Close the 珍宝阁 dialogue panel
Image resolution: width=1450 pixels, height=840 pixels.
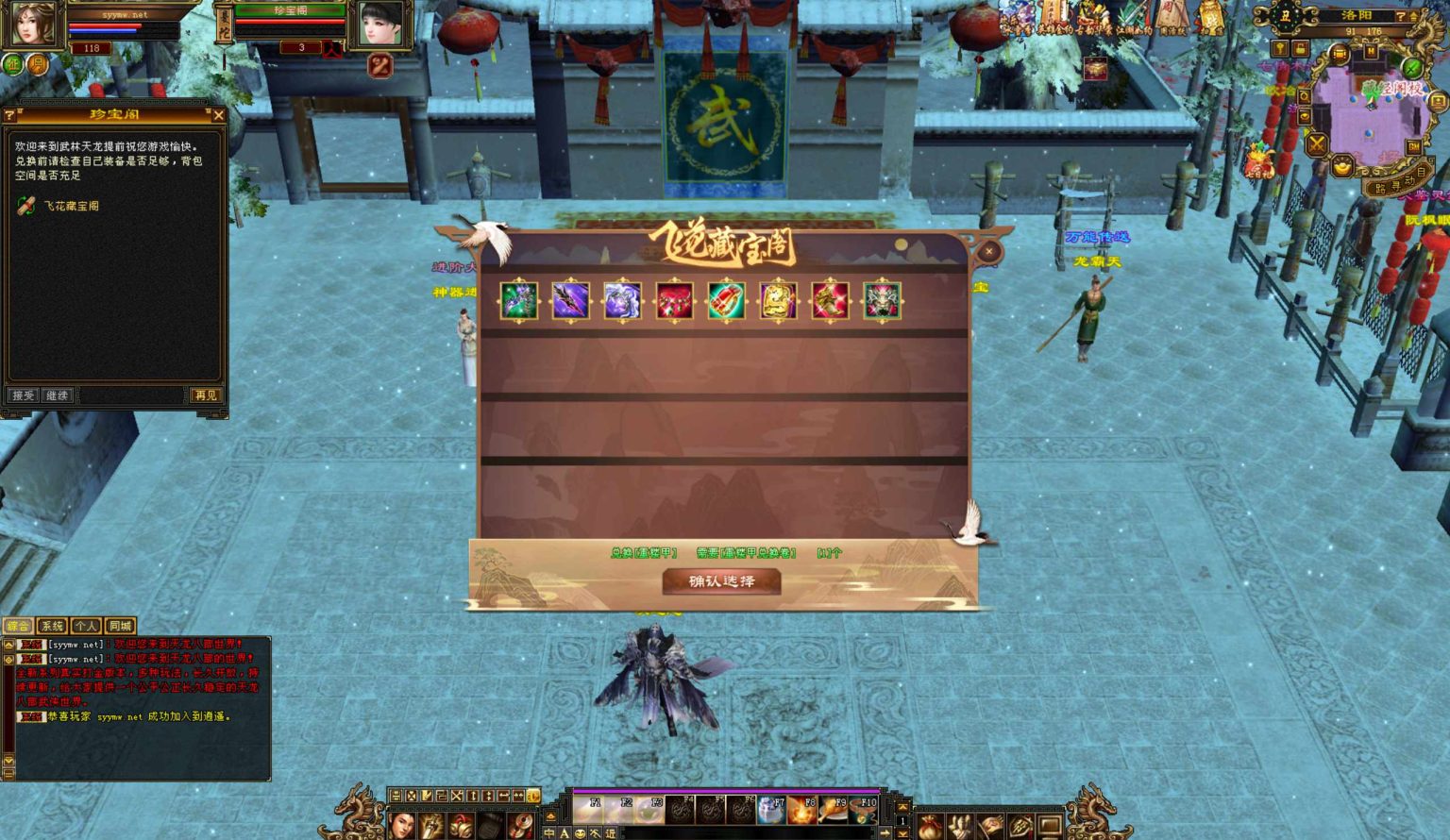218,115
